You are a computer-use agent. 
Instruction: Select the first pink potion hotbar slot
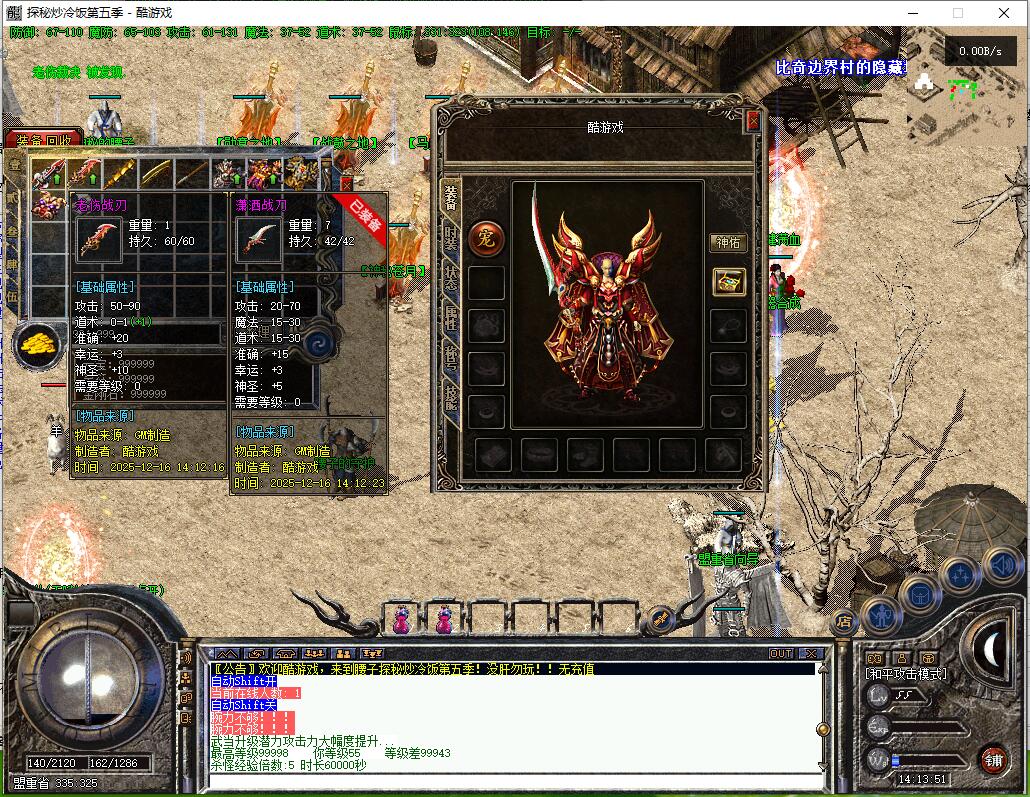pos(401,620)
